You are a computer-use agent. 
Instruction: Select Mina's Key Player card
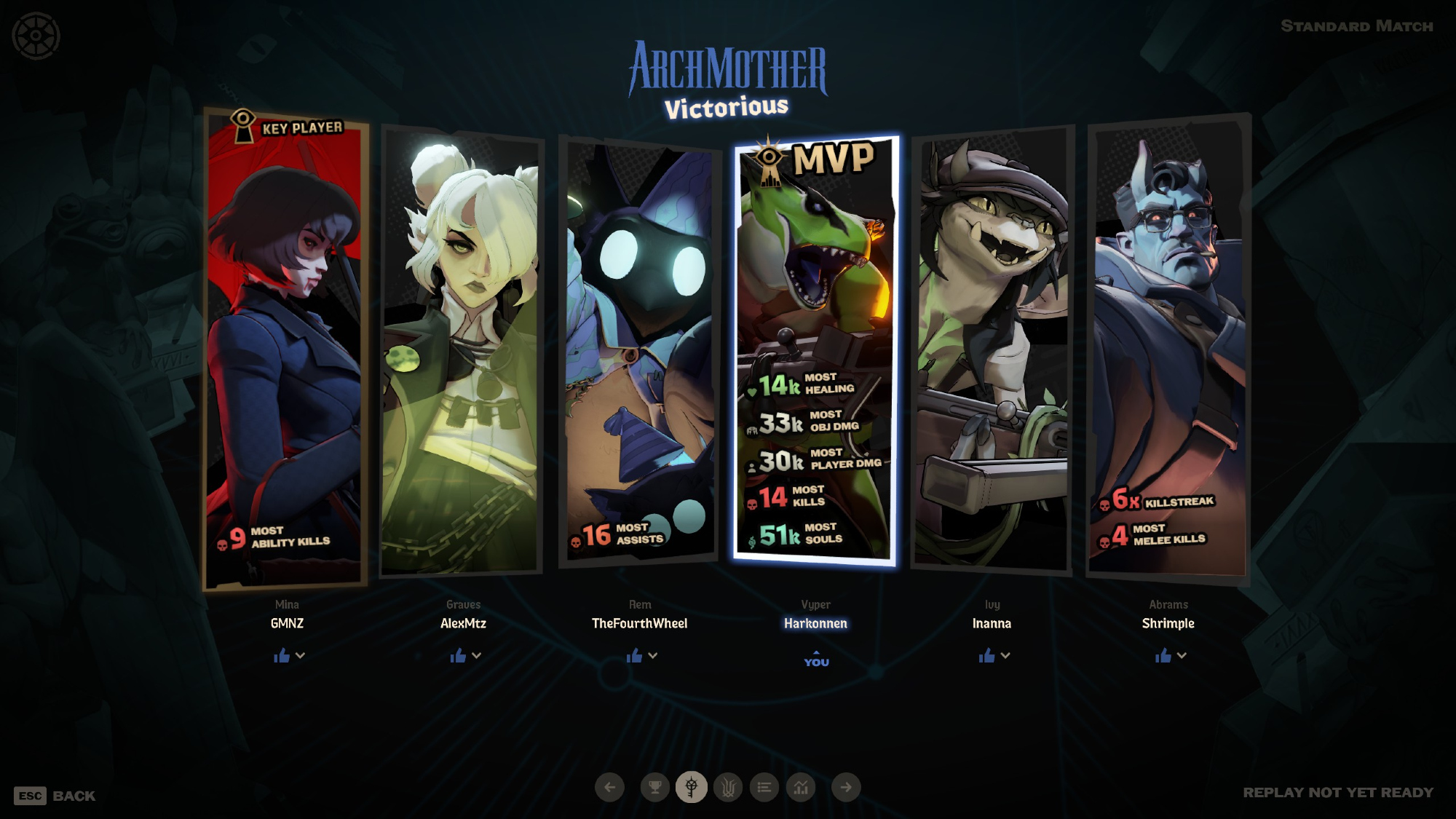pos(285,349)
